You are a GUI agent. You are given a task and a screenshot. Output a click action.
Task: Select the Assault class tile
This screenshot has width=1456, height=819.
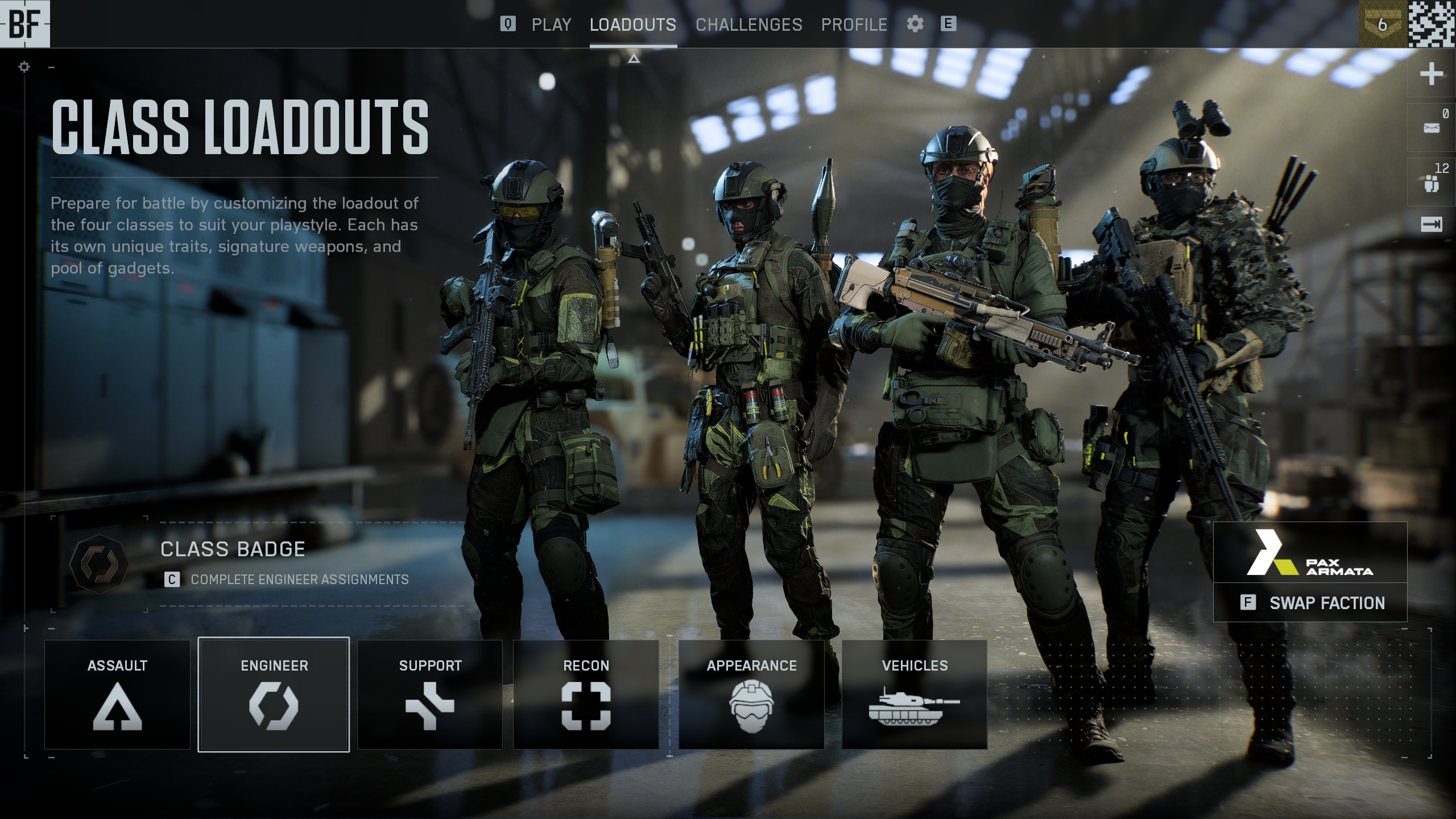click(117, 694)
